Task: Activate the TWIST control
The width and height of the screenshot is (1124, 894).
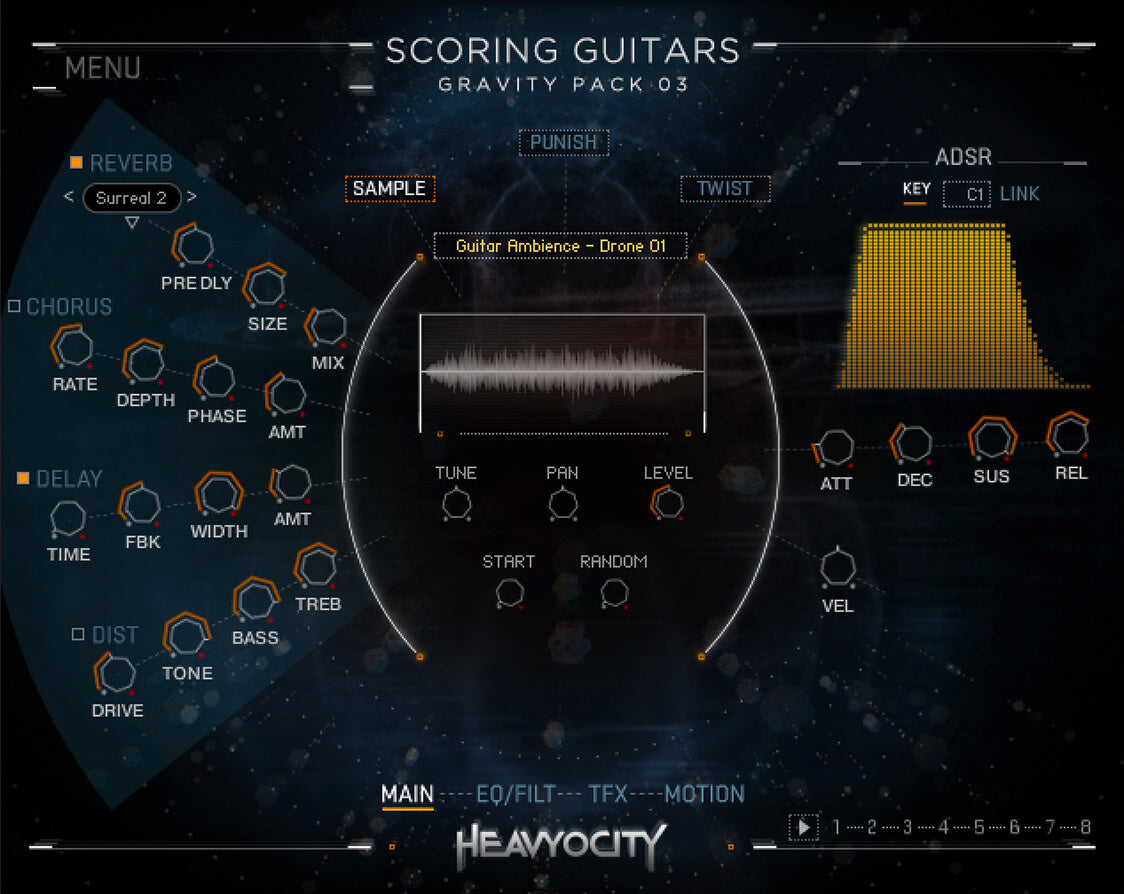Action: tap(725, 189)
